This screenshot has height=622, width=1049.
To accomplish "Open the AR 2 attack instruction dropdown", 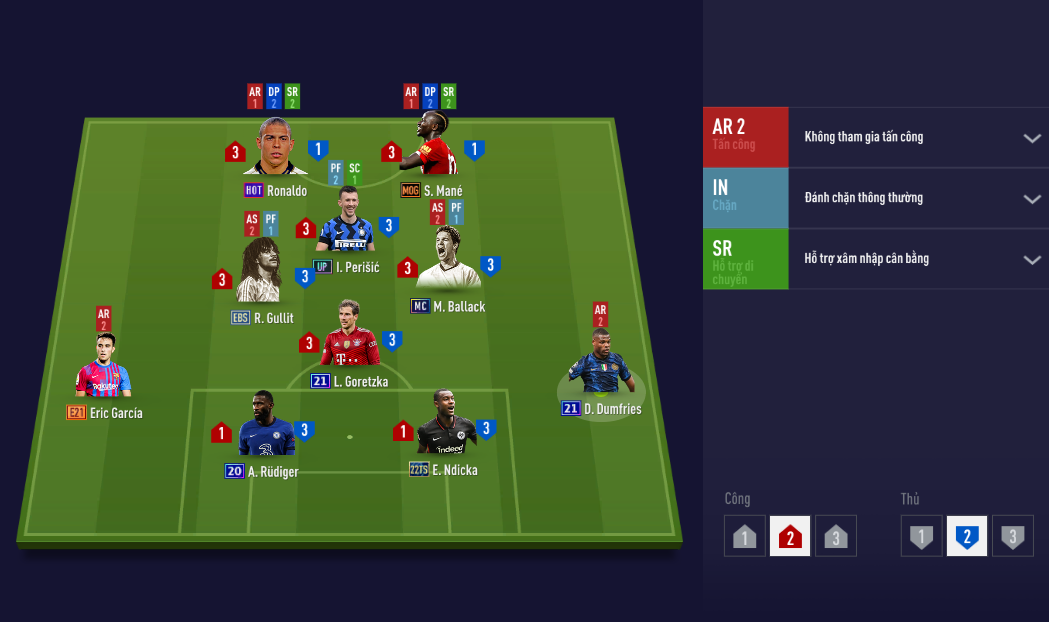I will click(x=1032, y=138).
